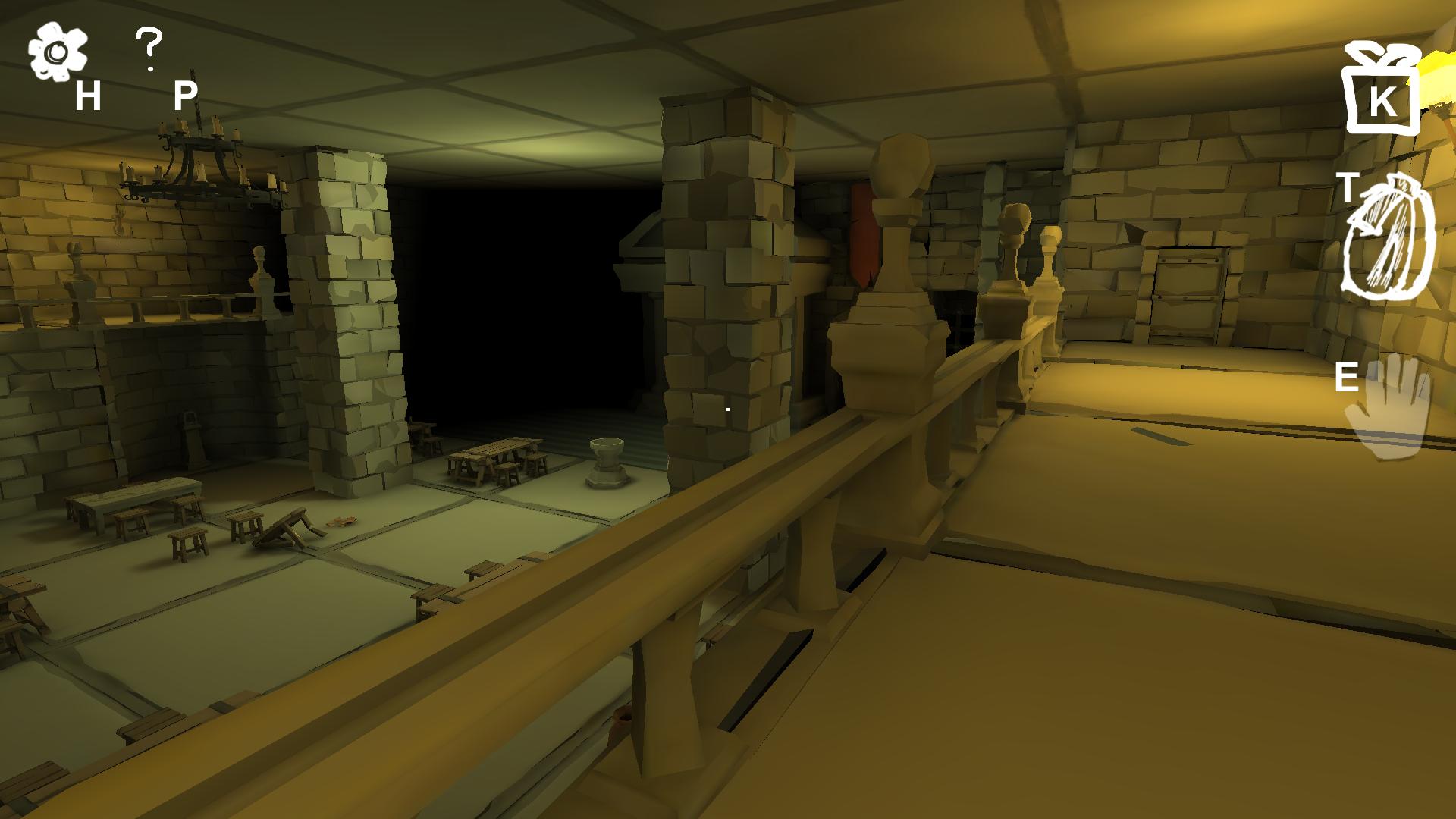The height and width of the screenshot is (819, 1456).
Task: Click the P label below the question mark
Action: (x=184, y=94)
